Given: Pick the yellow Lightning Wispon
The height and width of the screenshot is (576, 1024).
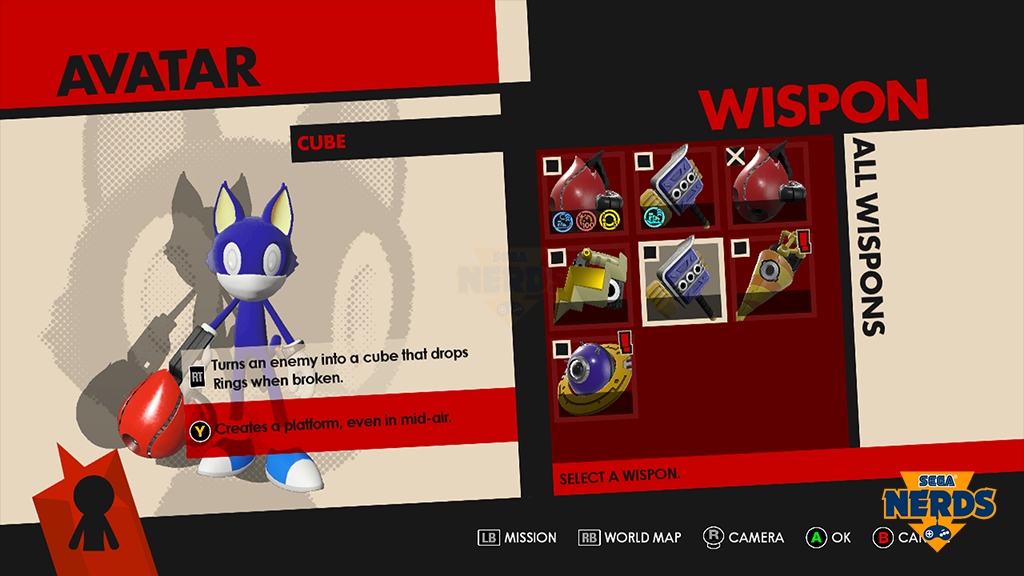Looking at the screenshot, I should (x=587, y=283).
